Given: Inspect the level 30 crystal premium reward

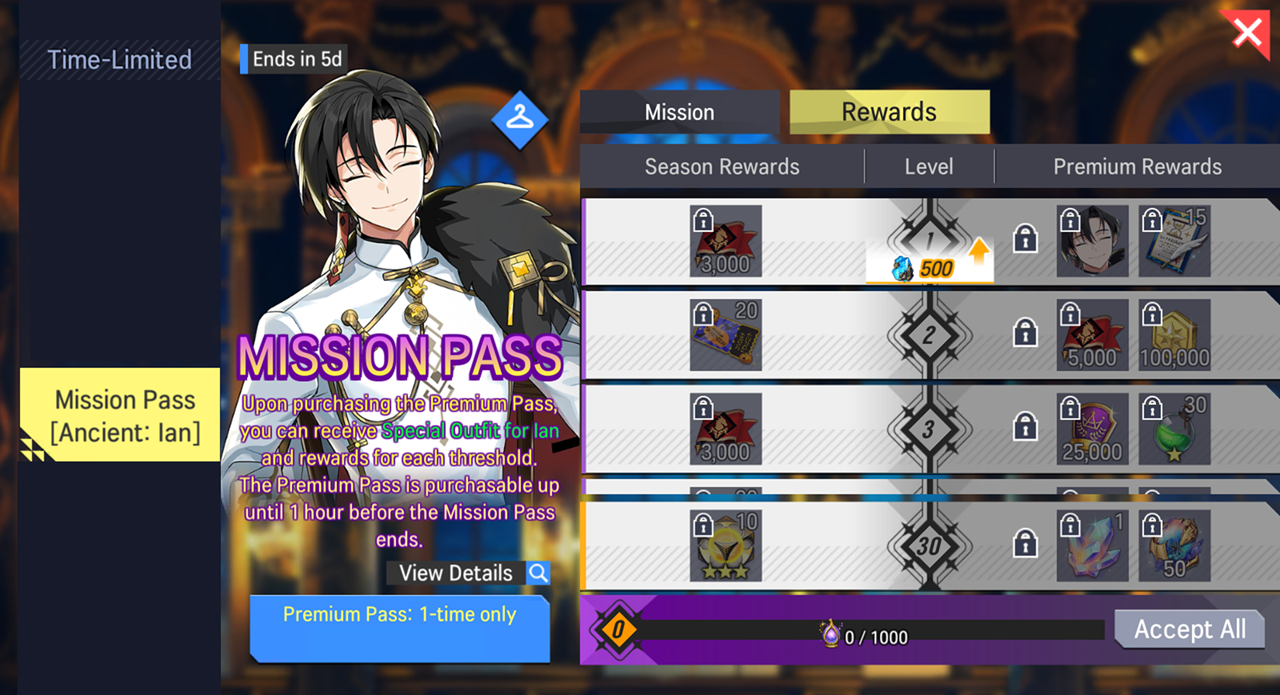Looking at the screenshot, I should 1093,546.
